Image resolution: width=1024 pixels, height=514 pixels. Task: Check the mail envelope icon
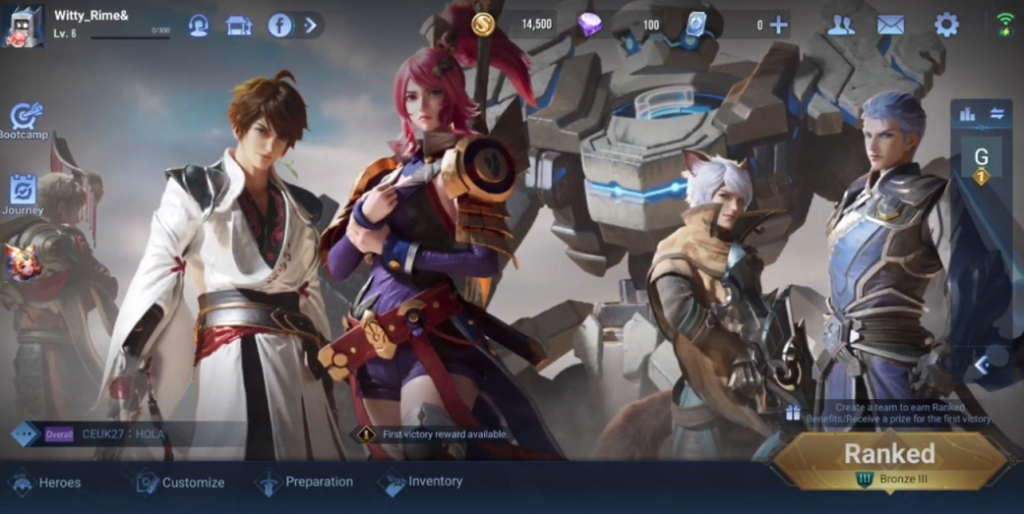pyautogui.click(x=890, y=25)
